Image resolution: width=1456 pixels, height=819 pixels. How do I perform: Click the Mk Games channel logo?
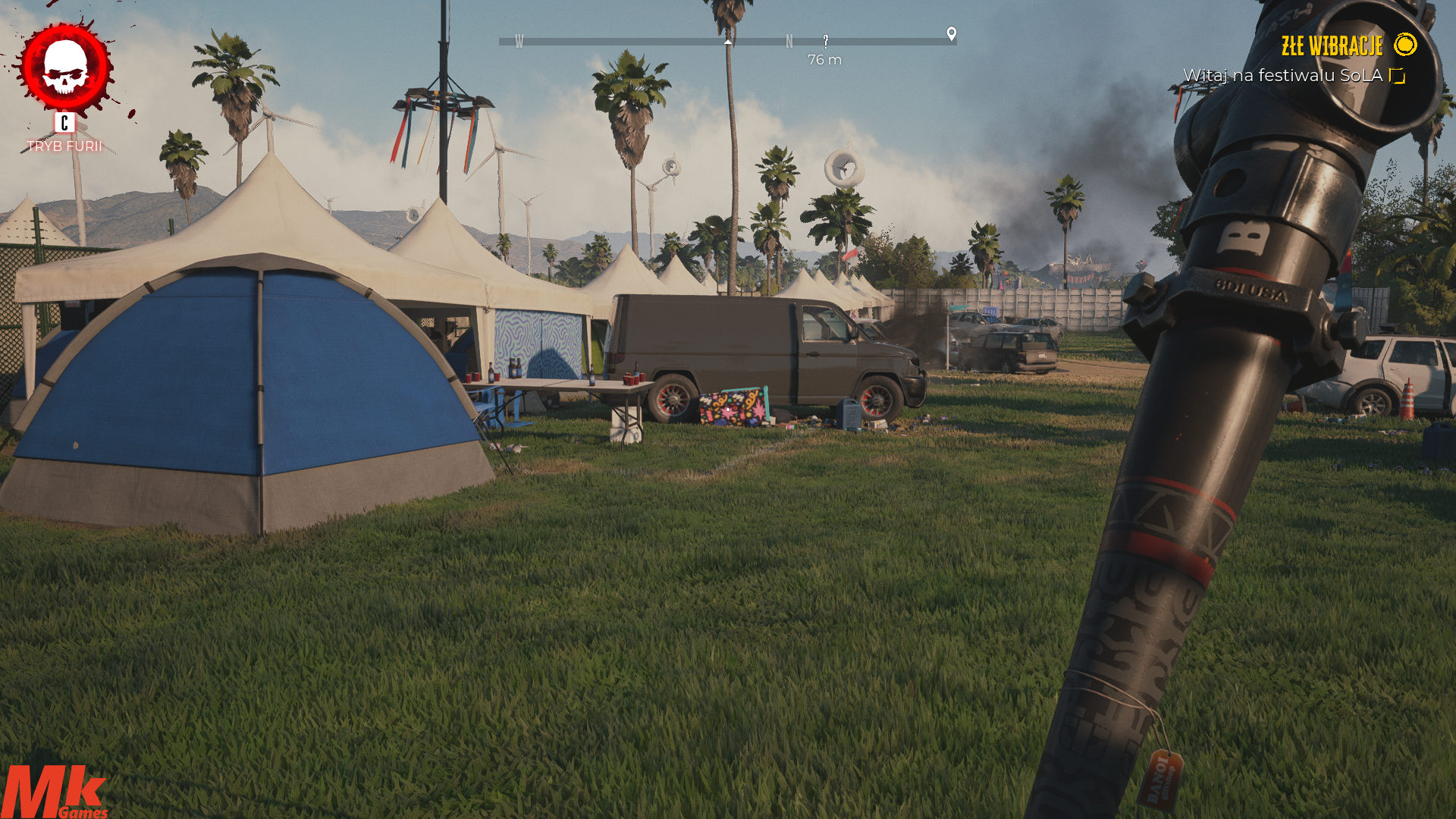[x=53, y=792]
